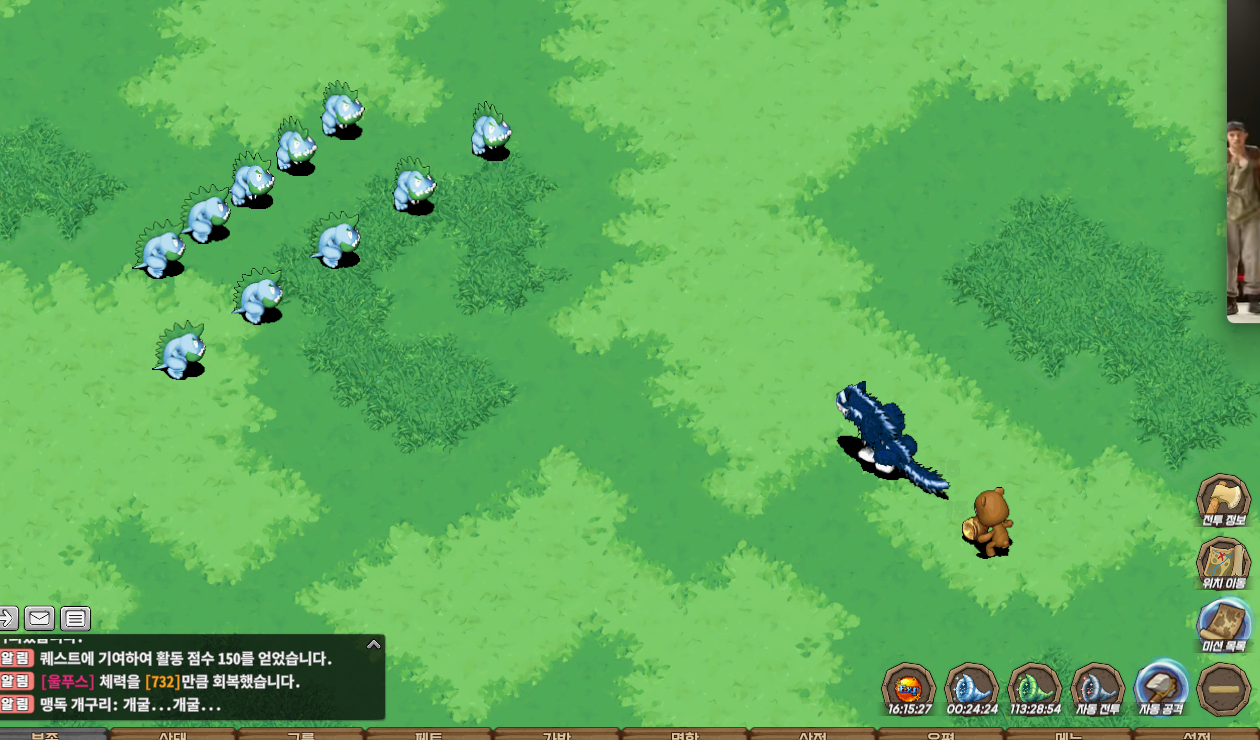The height and width of the screenshot is (740, 1260).
Task: Open the mail envelope button above chat
Action: click(40, 618)
